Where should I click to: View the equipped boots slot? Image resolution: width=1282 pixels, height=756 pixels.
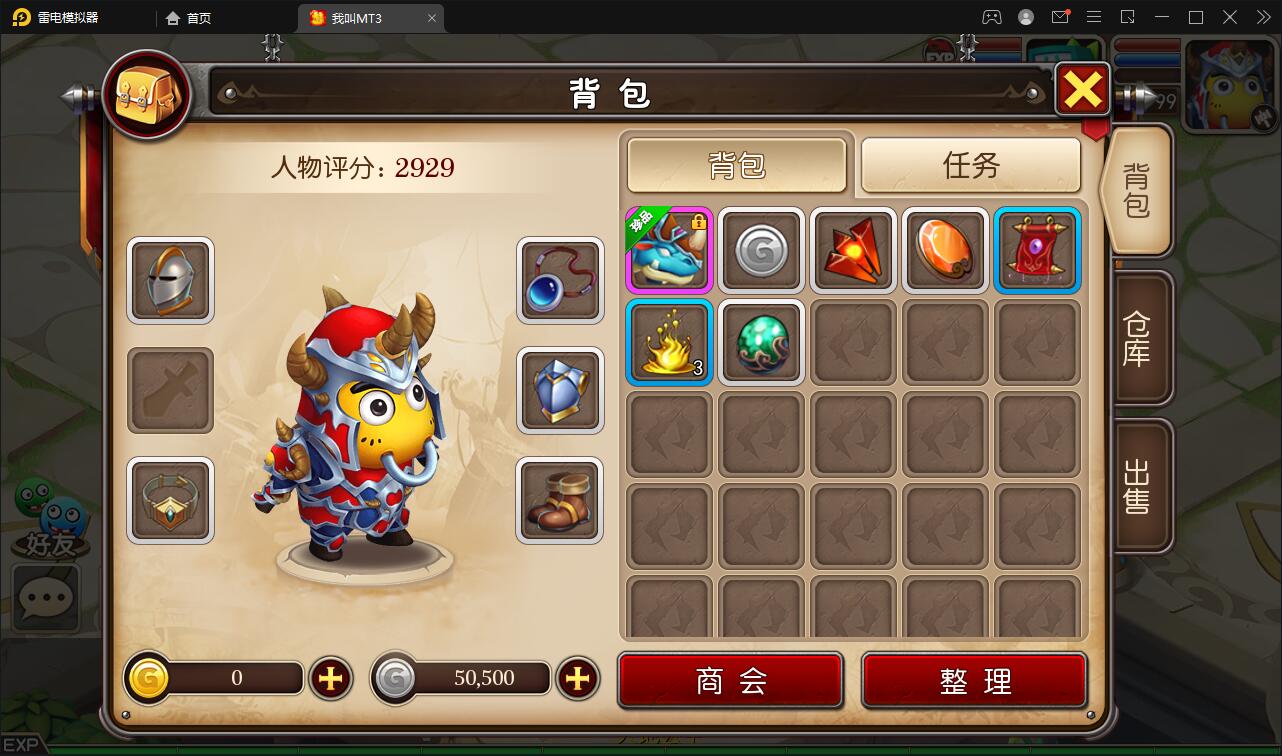[559, 500]
